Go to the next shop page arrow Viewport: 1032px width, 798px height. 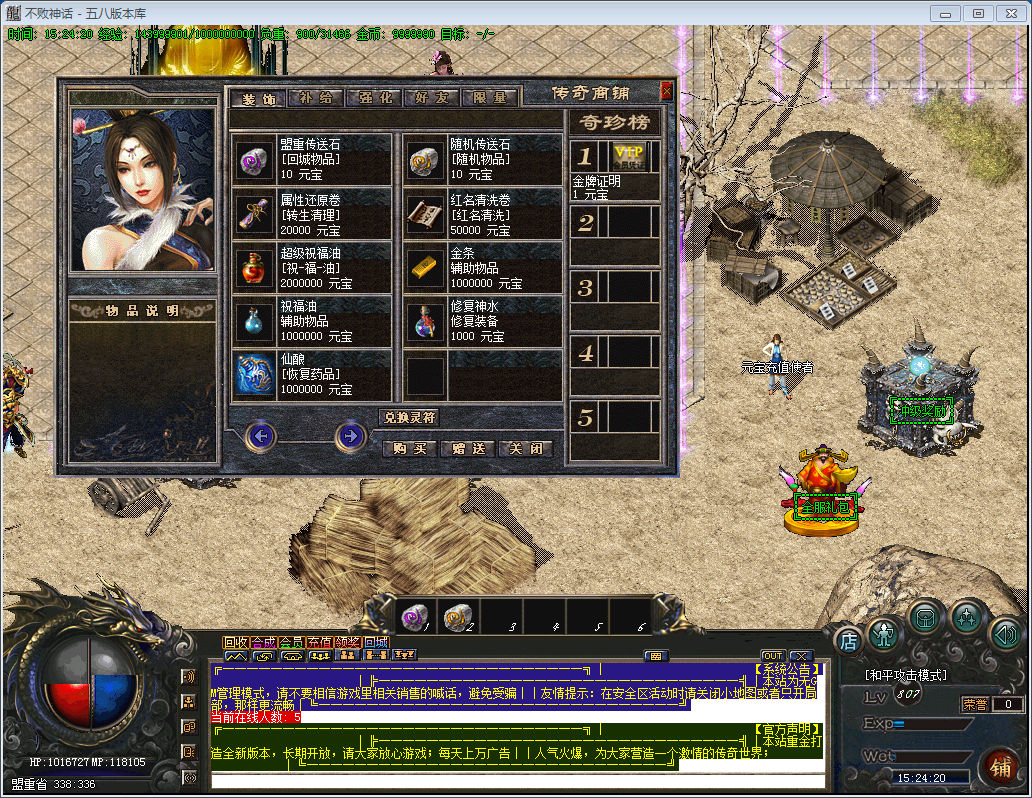(x=349, y=436)
